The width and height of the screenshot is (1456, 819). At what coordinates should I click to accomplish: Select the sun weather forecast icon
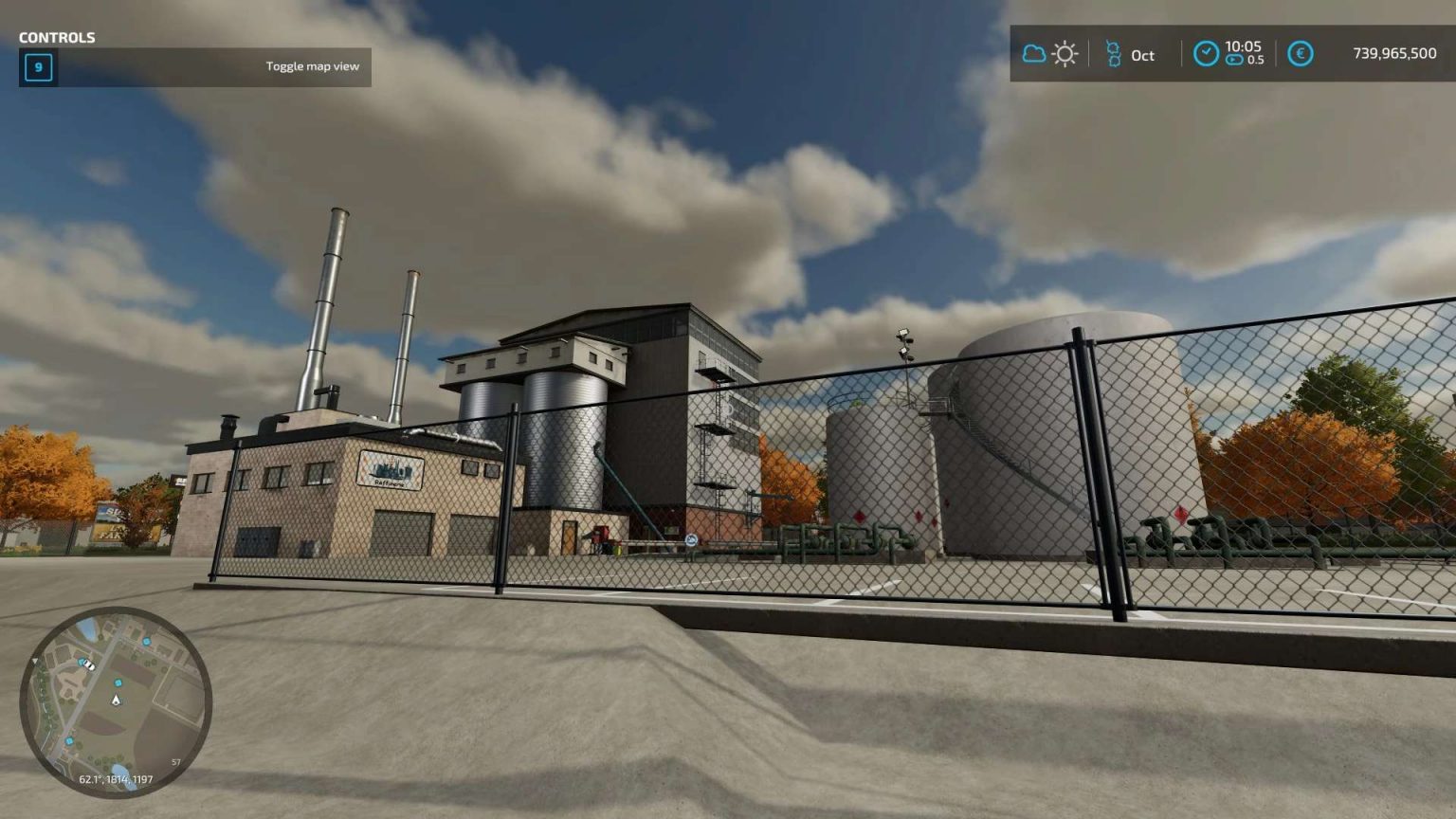1065,53
